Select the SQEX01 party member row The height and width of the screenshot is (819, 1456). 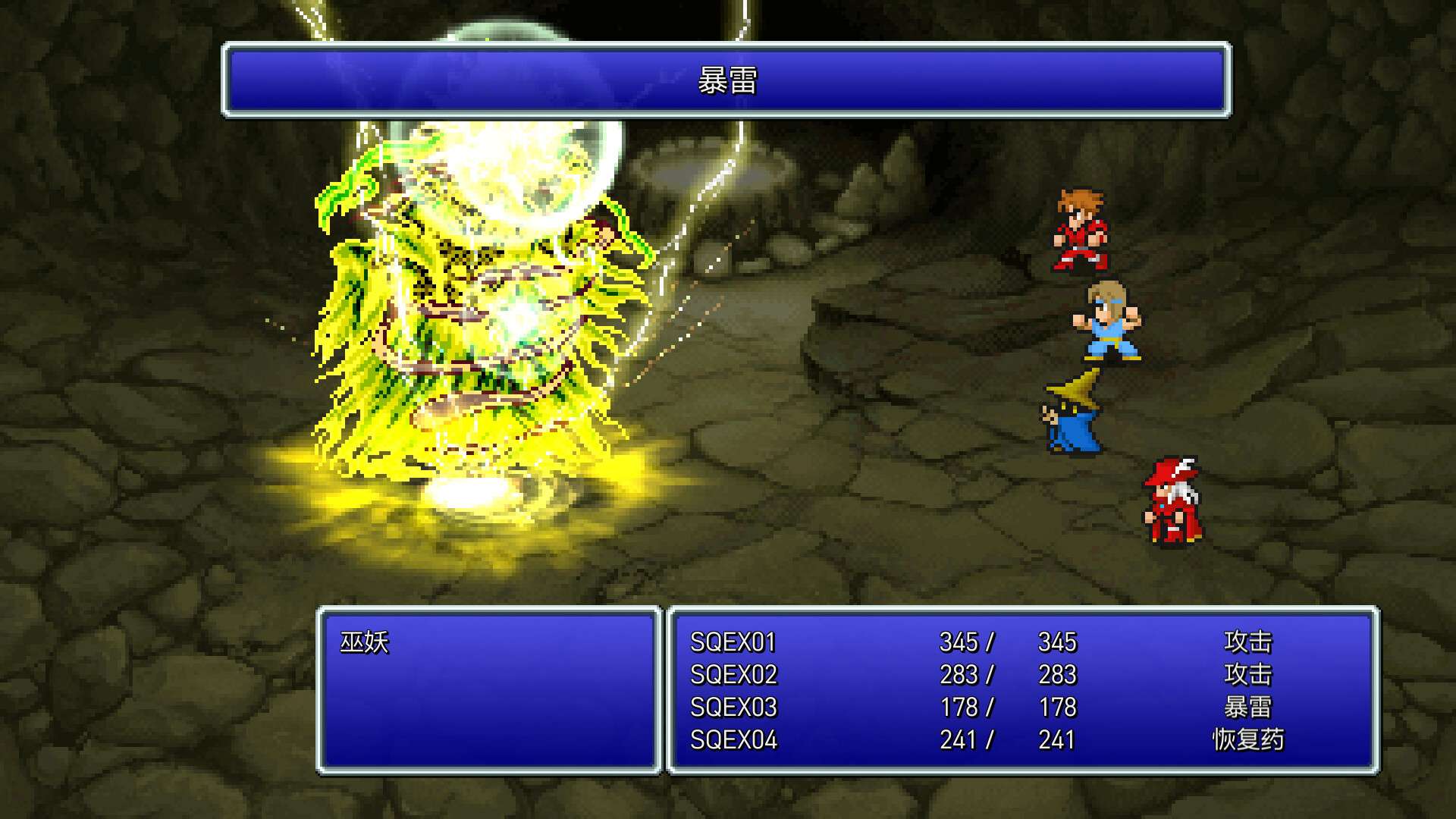tap(732, 641)
